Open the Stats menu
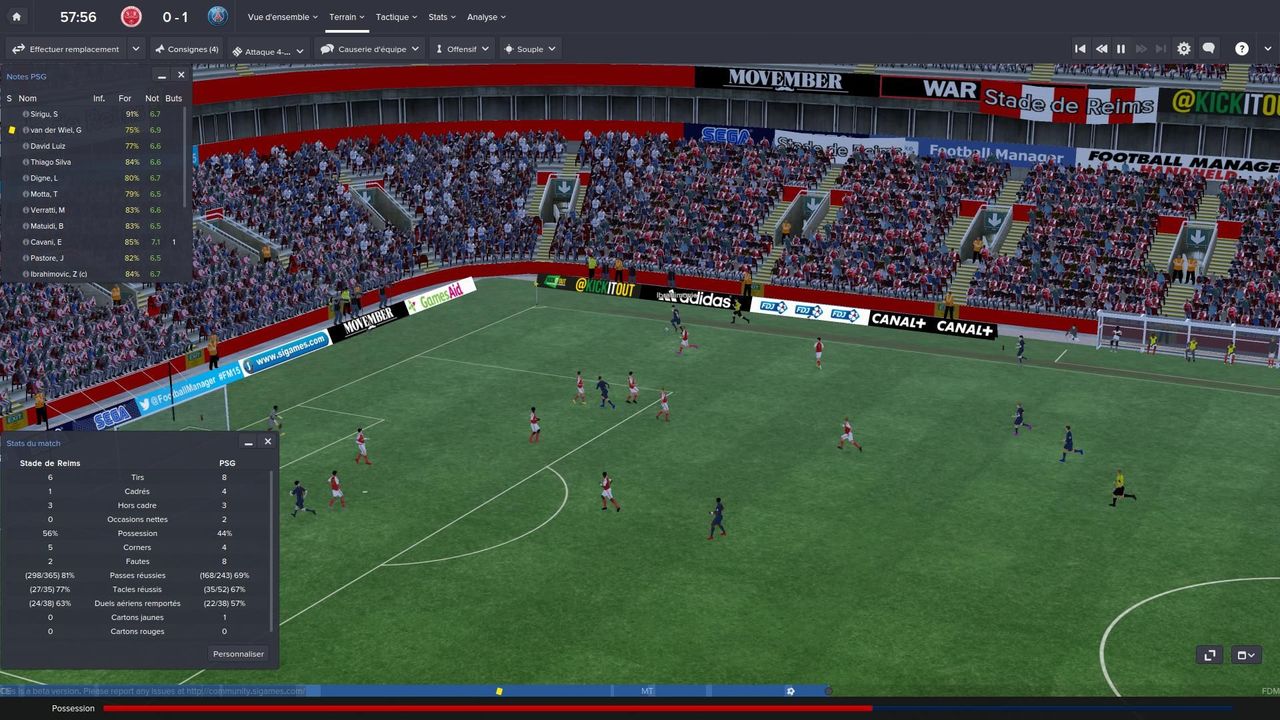Image resolution: width=1280 pixels, height=720 pixels. [441, 17]
